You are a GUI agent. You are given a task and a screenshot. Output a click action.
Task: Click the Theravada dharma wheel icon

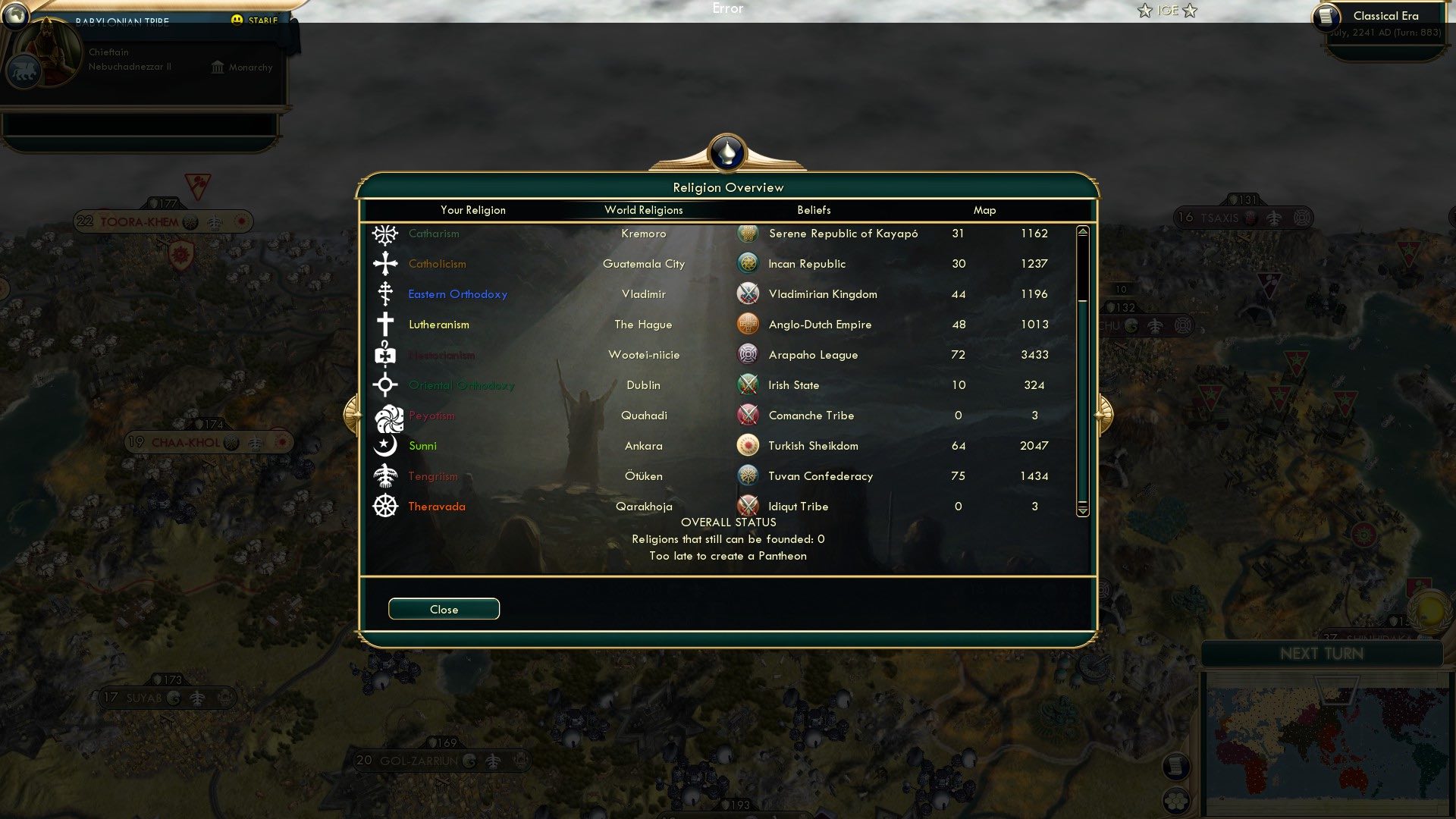385,506
